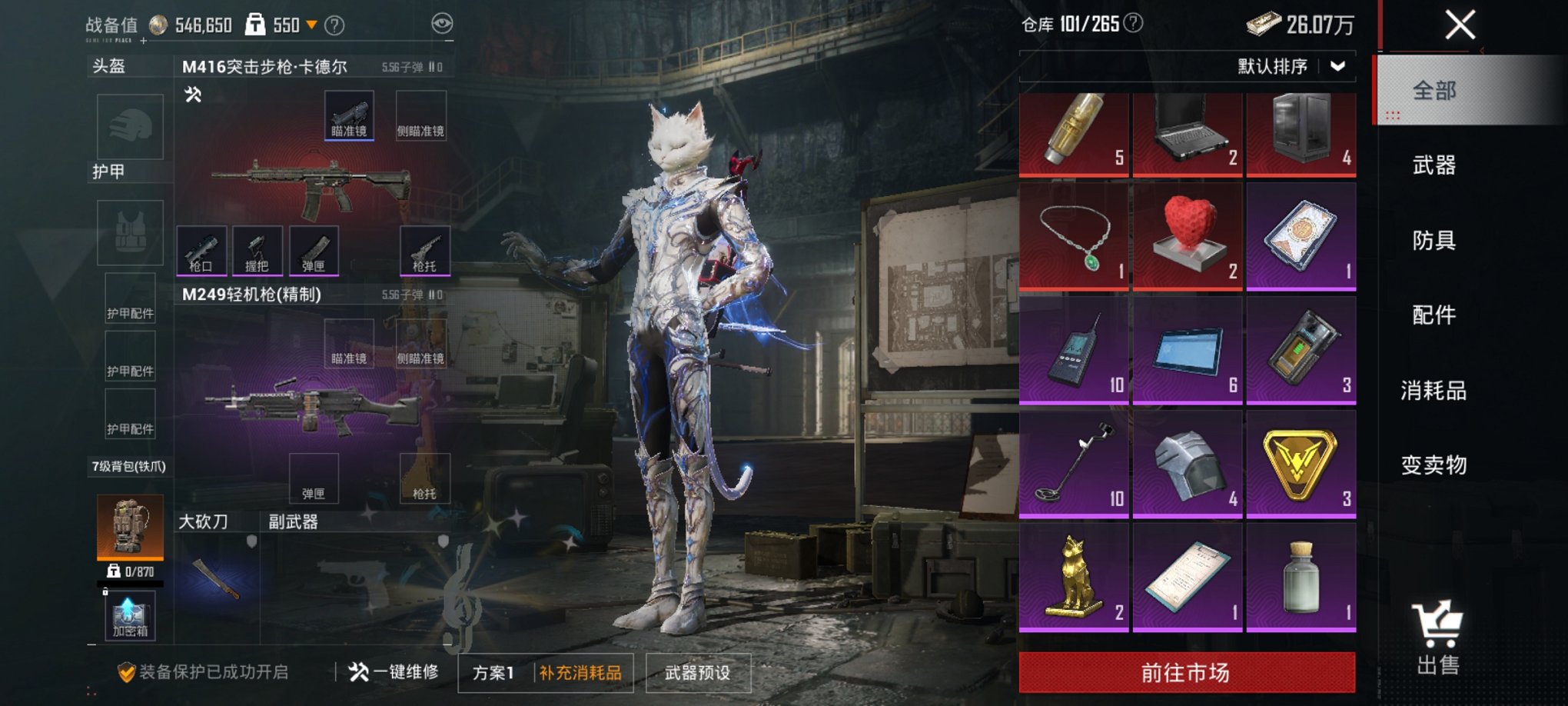The image size is (1568, 706).
Task: Open the 武器预设 weapon presets
Action: pyautogui.click(x=697, y=673)
